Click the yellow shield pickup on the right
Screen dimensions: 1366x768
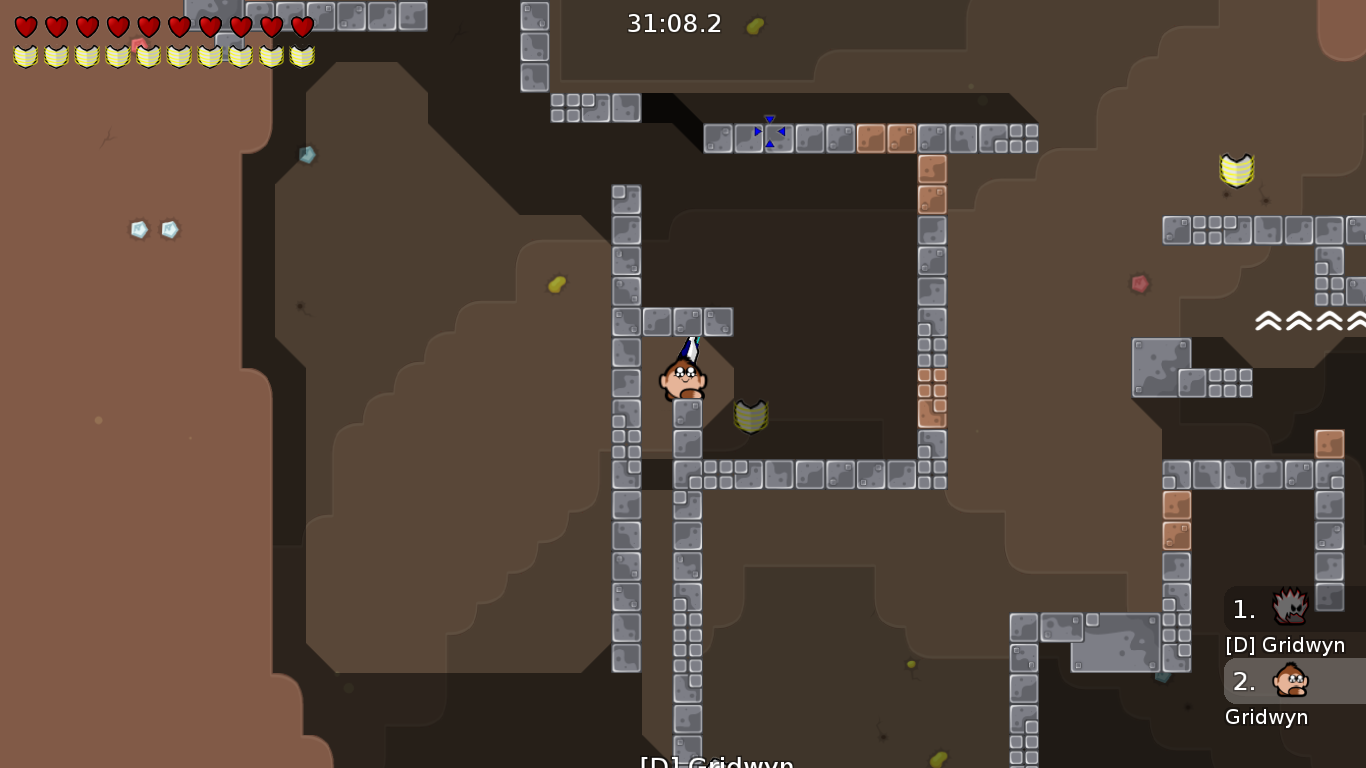pos(1236,170)
